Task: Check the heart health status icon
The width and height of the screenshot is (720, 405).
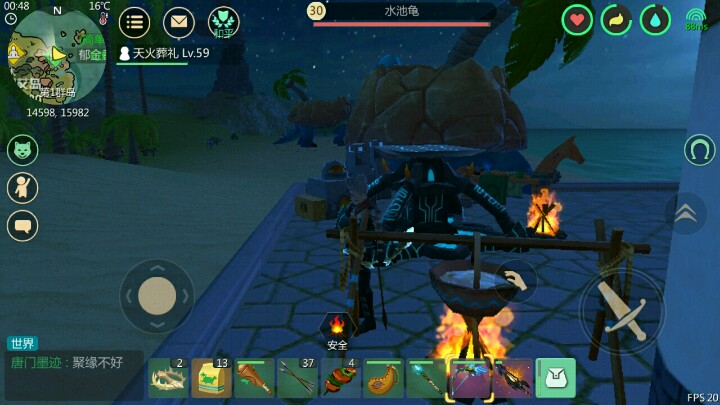Action: click(x=577, y=20)
